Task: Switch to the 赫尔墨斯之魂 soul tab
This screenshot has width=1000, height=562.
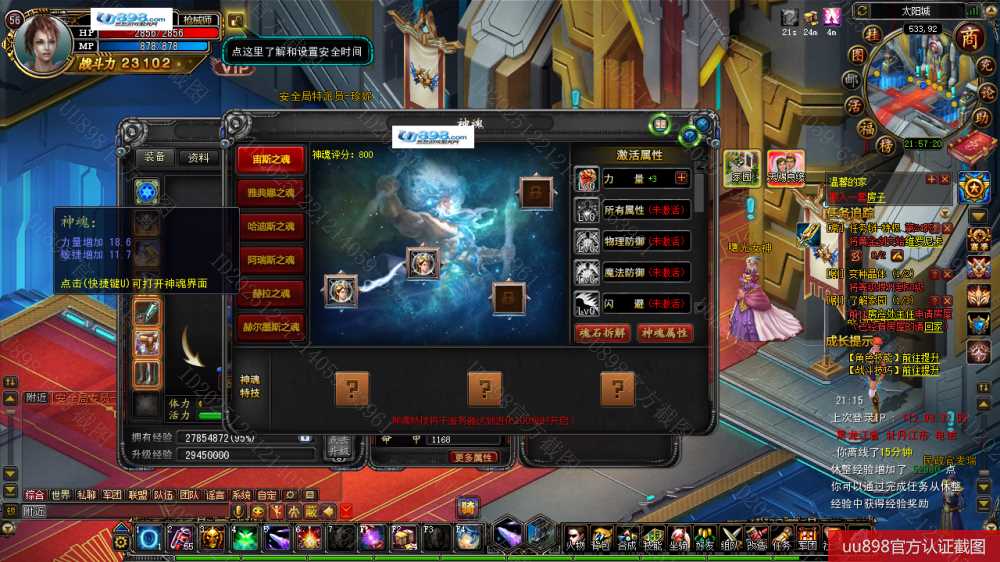Action: (x=271, y=326)
